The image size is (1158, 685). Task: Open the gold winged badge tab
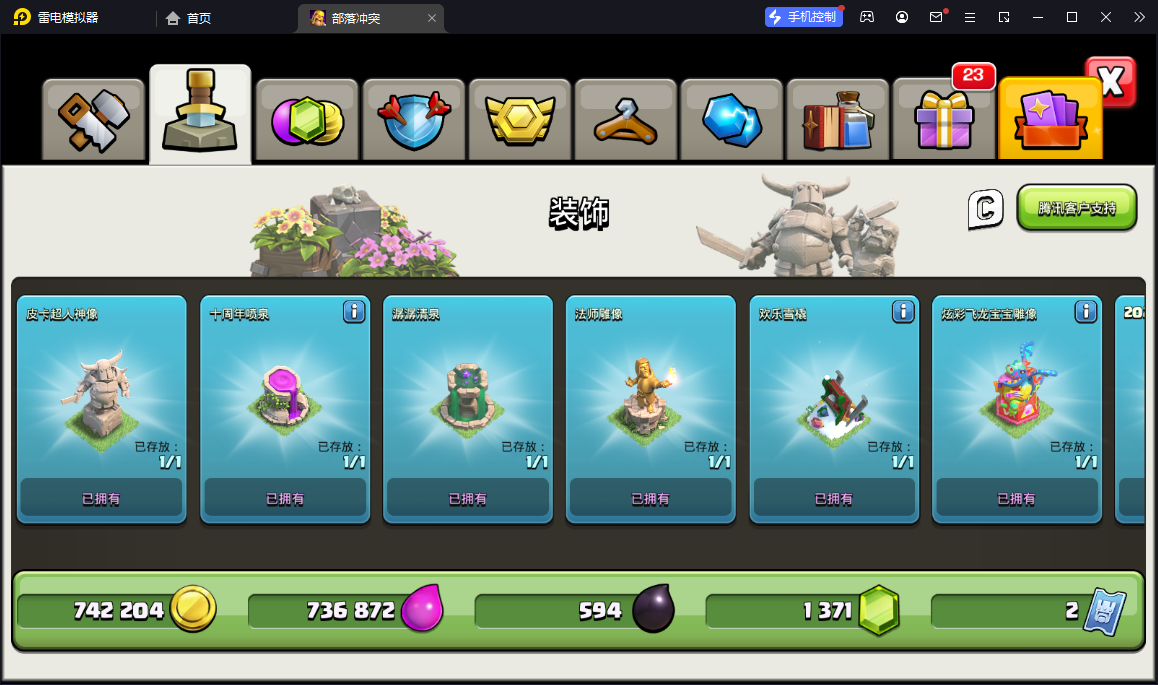pyautogui.click(x=519, y=119)
